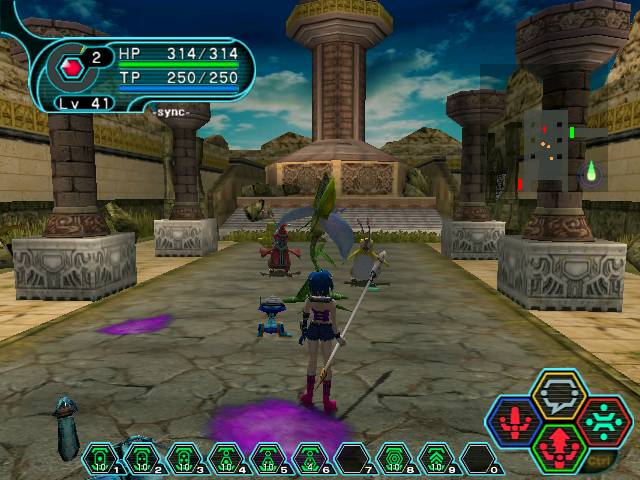
Task: Use the item in hotbar slot 2
Action: (142, 459)
